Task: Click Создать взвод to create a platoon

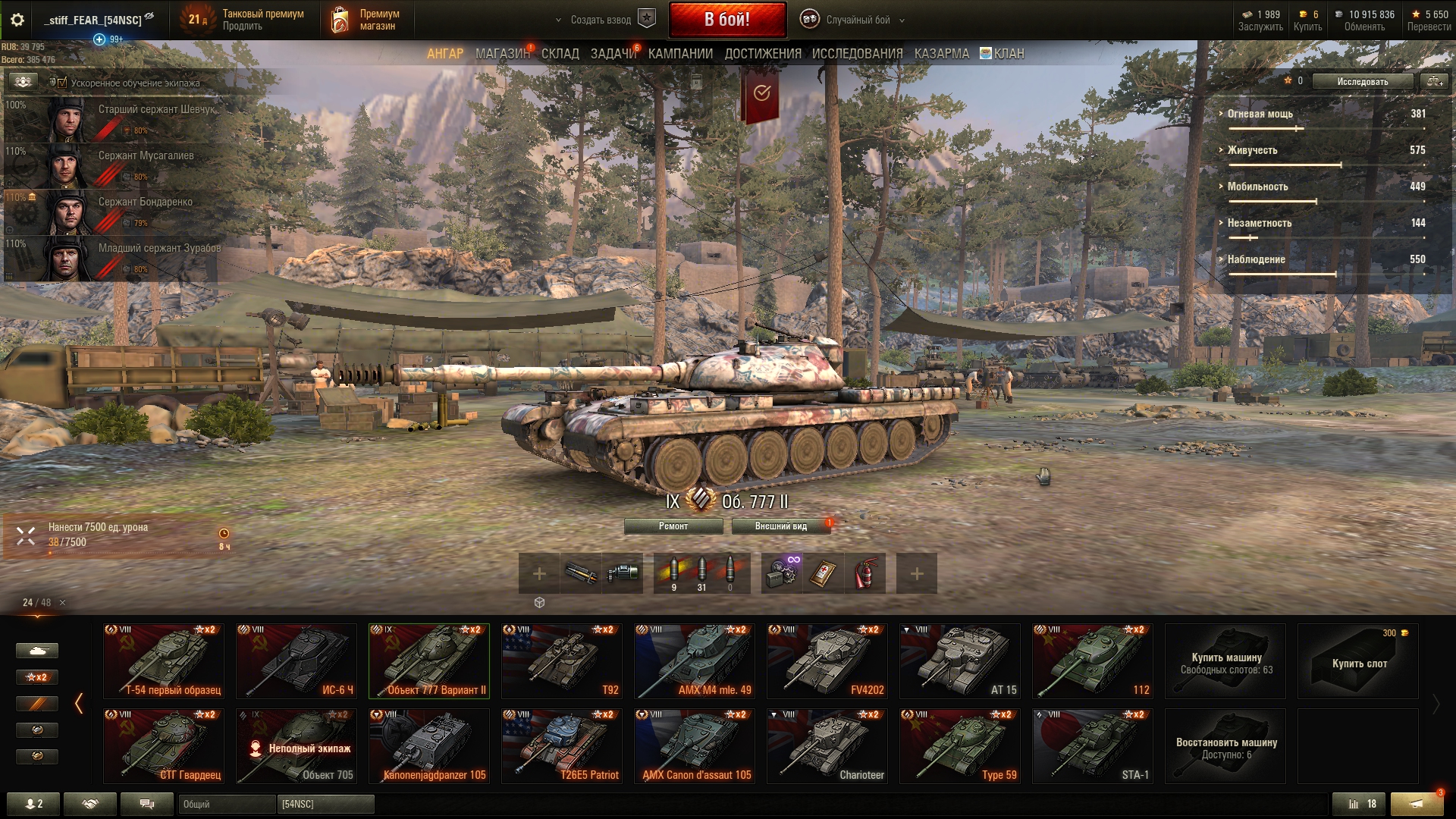Action: click(x=601, y=20)
